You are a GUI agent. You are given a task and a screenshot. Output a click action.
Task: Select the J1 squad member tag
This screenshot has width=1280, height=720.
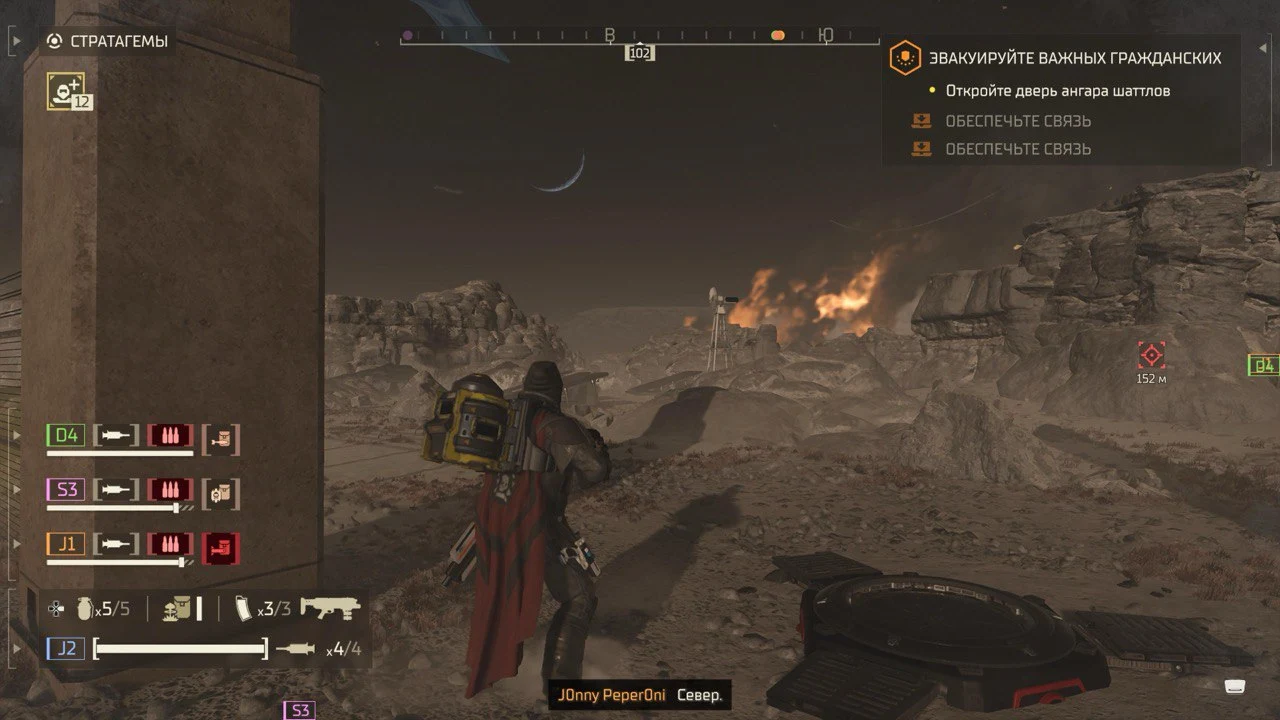[67, 544]
